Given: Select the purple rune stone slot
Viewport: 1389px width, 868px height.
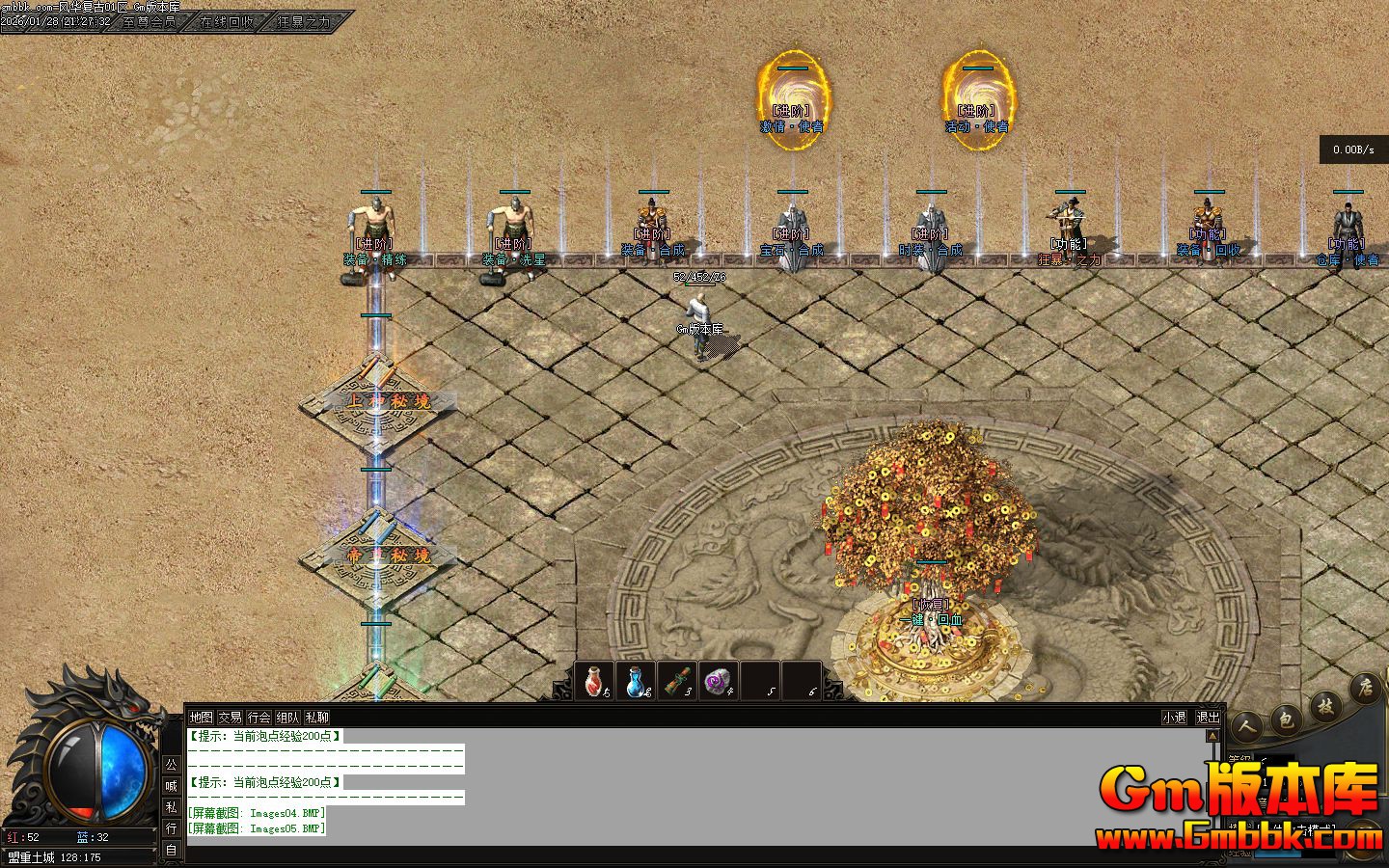Looking at the screenshot, I should pos(719,681).
